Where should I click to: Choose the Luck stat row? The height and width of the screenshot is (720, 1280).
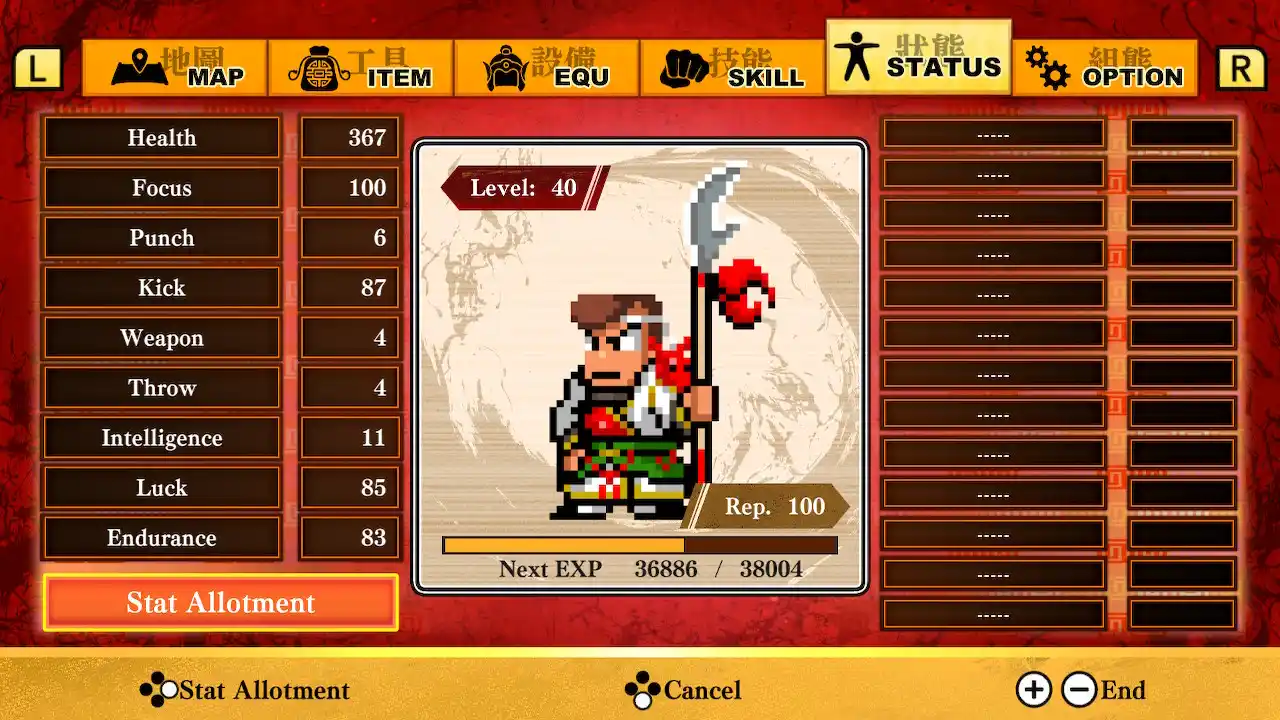(162, 488)
